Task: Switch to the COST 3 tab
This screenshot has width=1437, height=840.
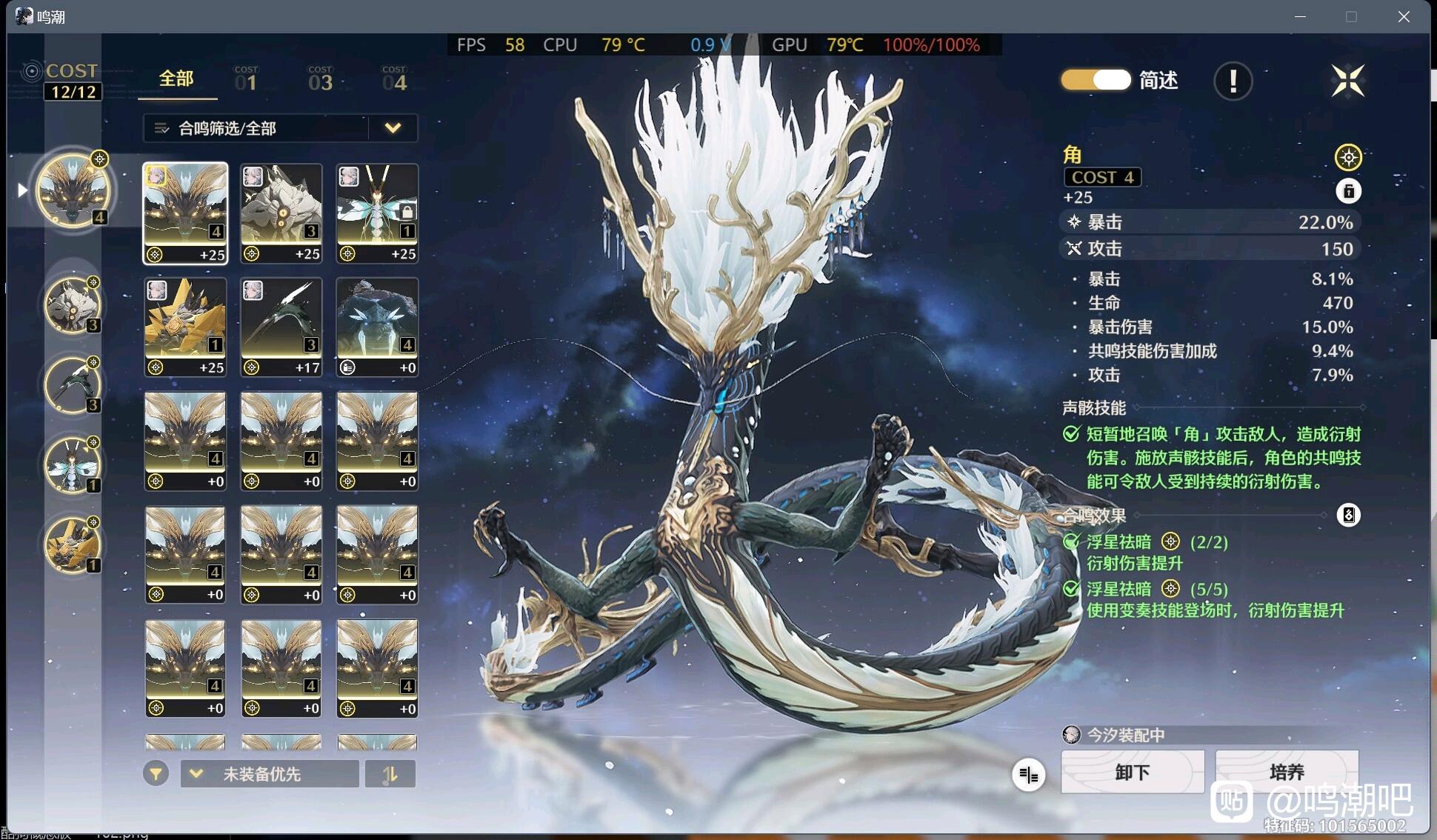Action: click(x=320, y=79)
